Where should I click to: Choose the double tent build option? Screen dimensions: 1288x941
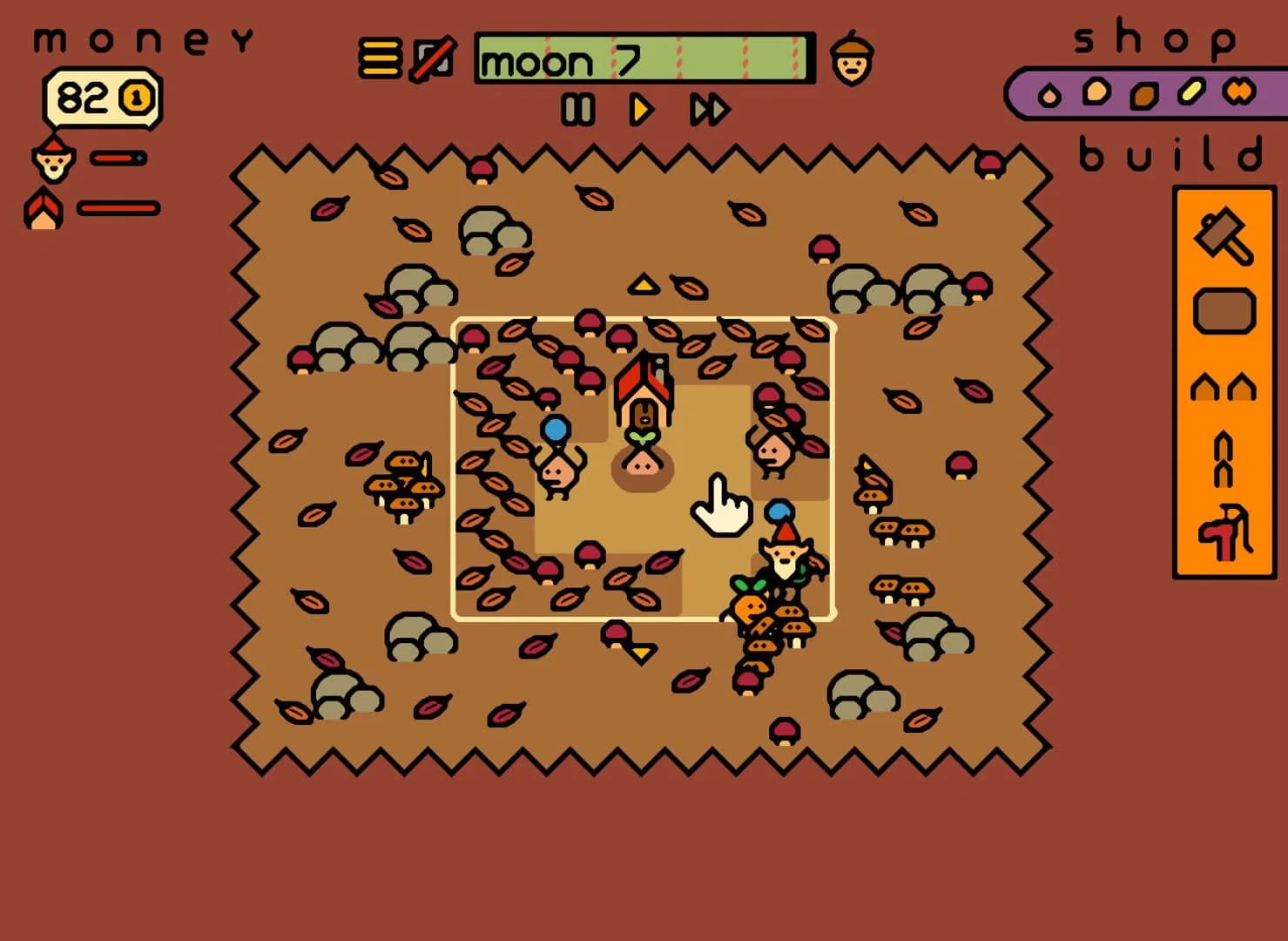(x=1223, y=387)
